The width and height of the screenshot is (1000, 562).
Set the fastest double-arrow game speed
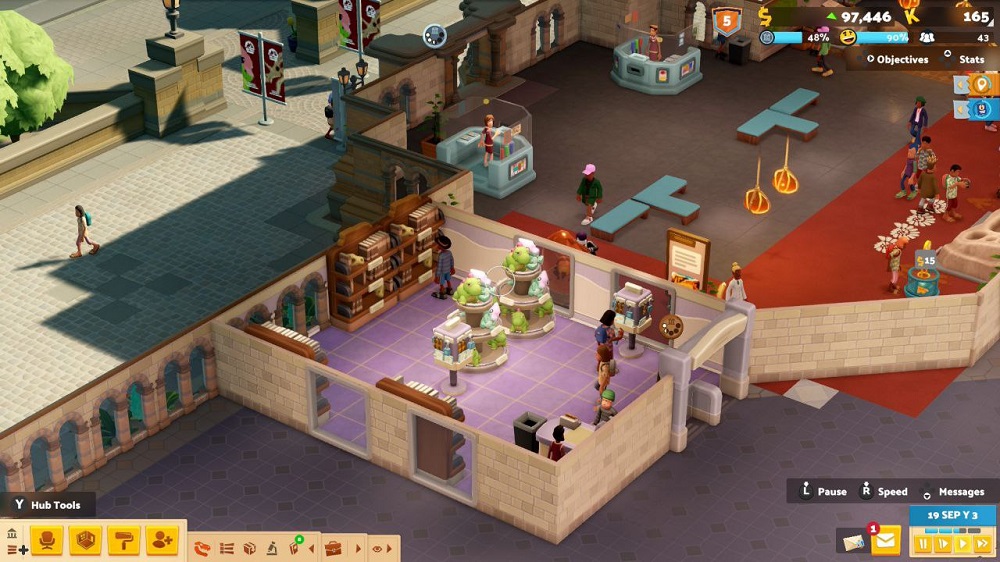pos(981,543)
